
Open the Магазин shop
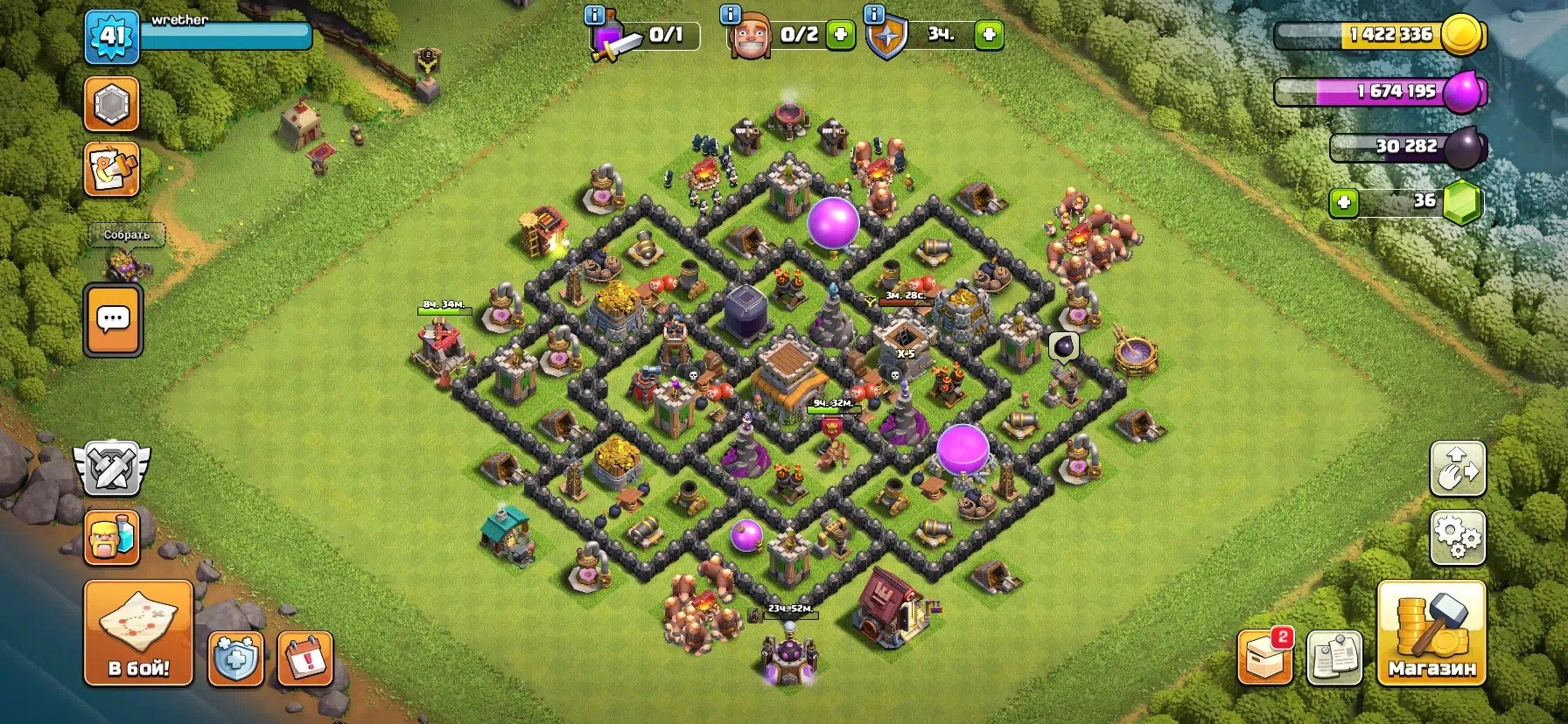1431,632
